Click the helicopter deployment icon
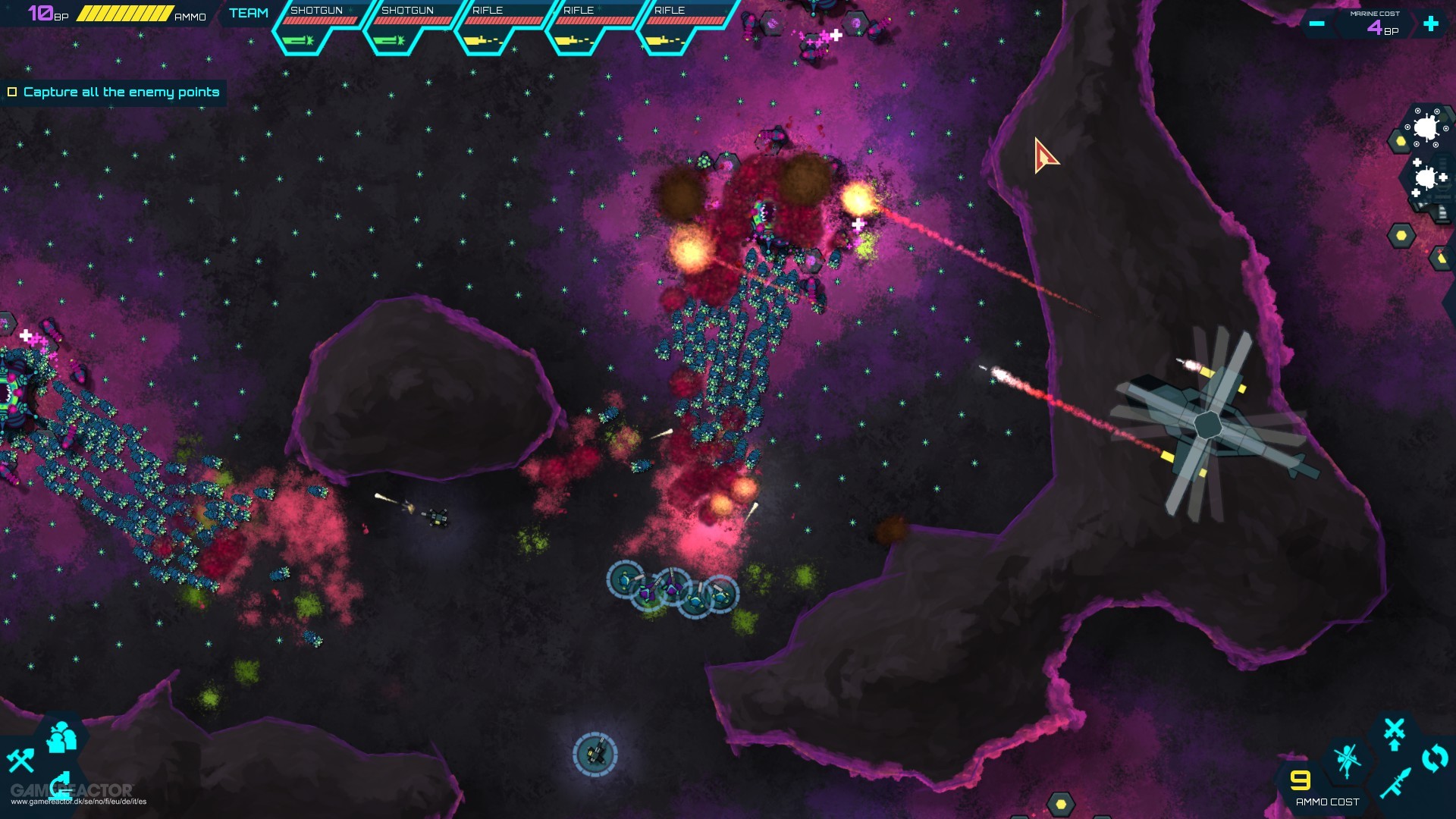Screen dimensions: 1456x819 tap(1348, 761)
